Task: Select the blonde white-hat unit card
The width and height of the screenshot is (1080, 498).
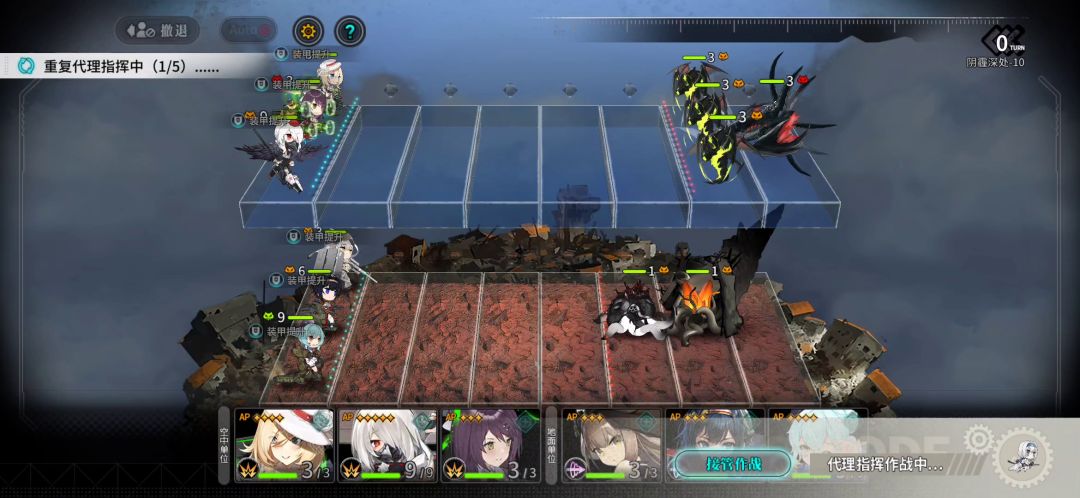Action: click(285, 445)
